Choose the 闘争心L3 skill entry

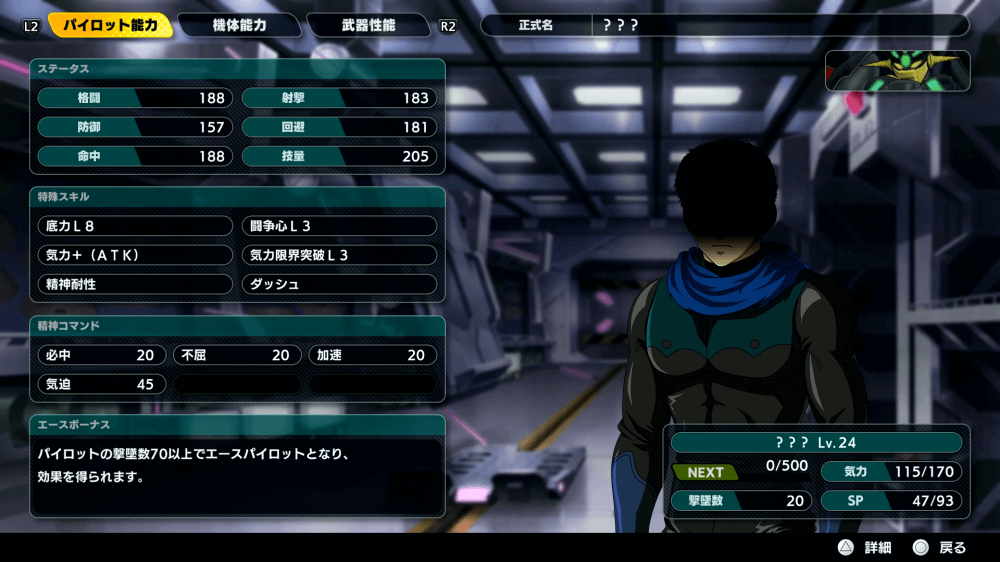(339, 226)
